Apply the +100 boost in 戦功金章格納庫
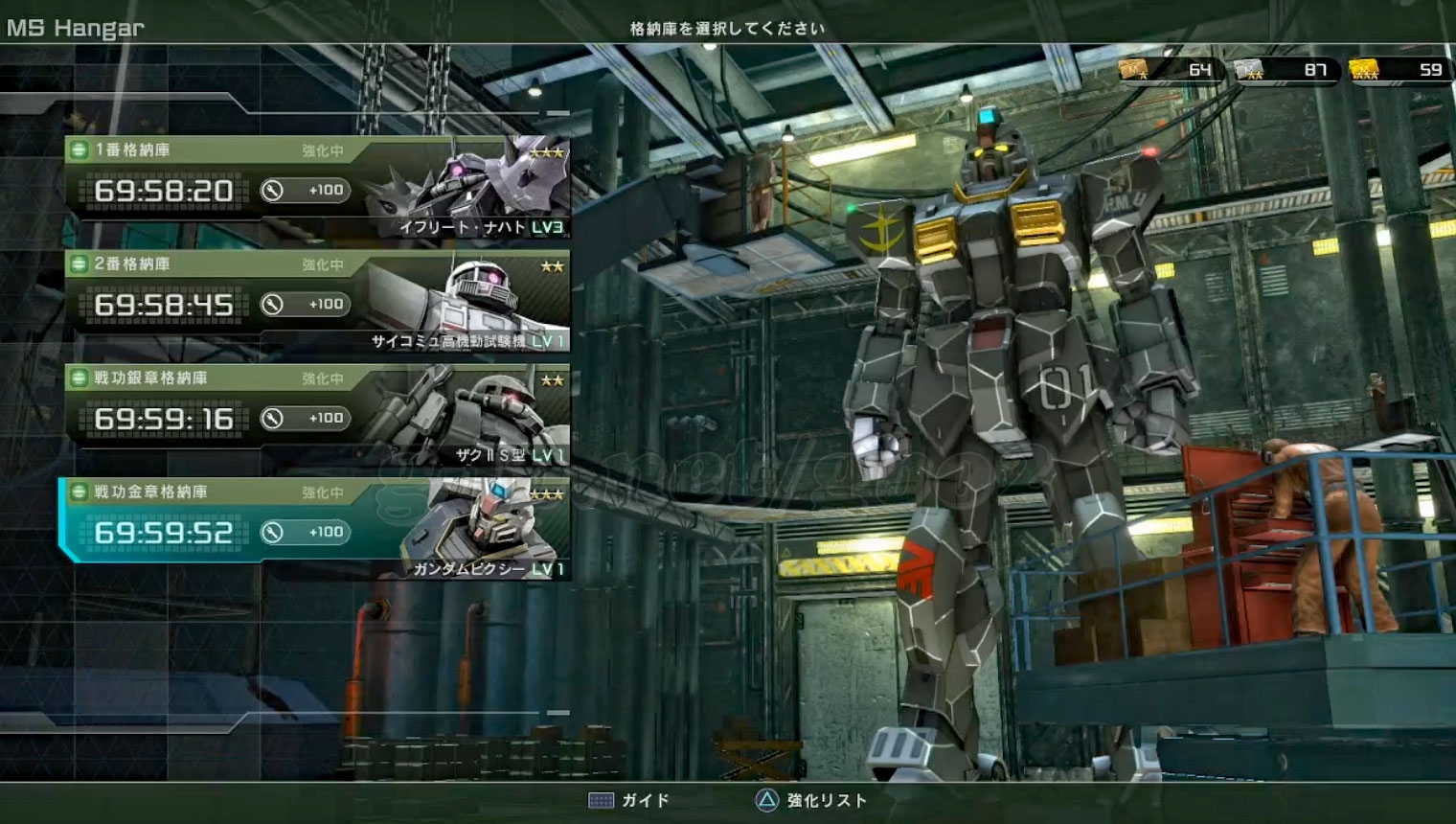This screenshot has width=1456, height=824. click(x=305, y=532)
